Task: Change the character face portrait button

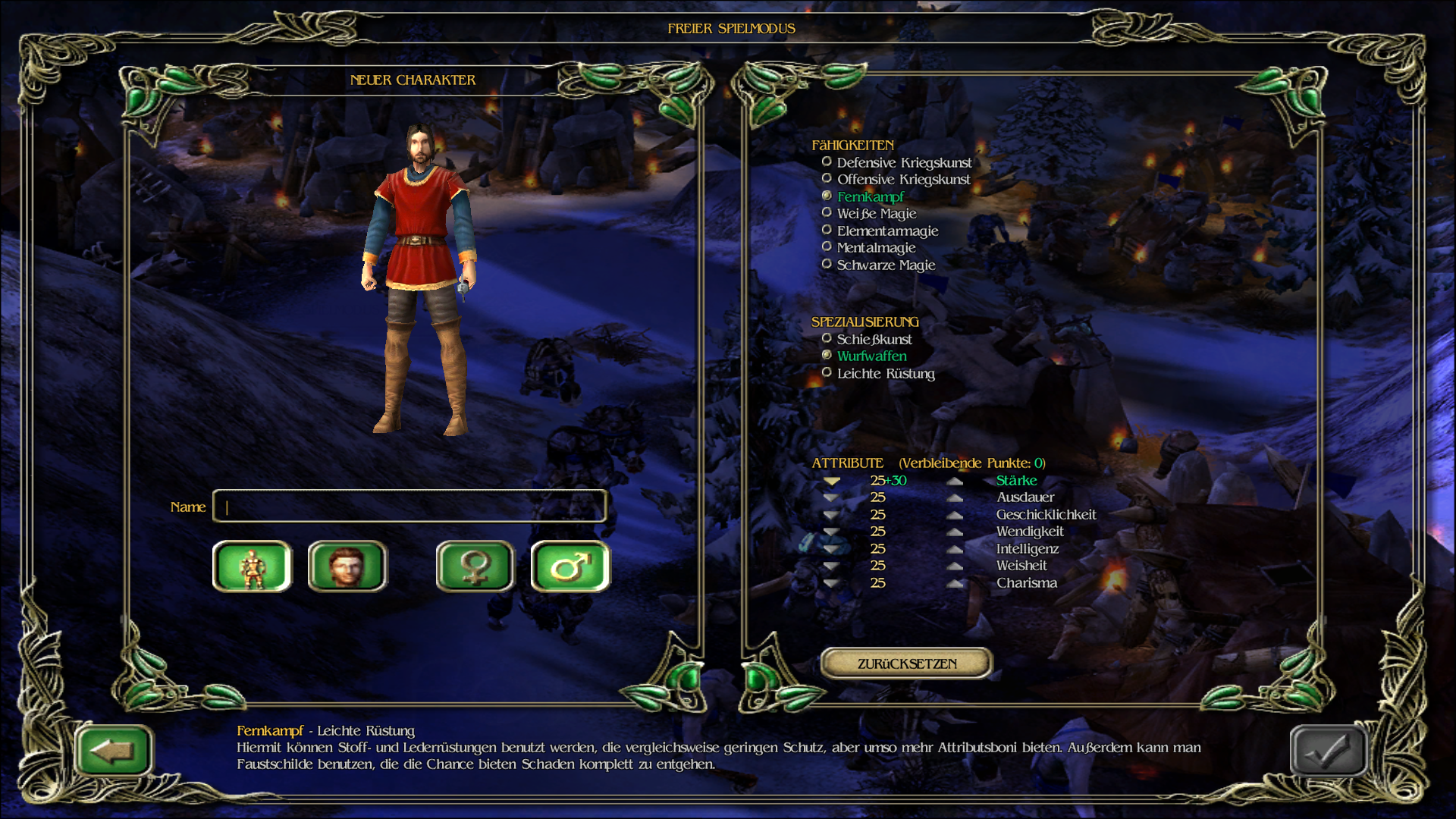Action: pyautogui.click(x=347, y=566)
